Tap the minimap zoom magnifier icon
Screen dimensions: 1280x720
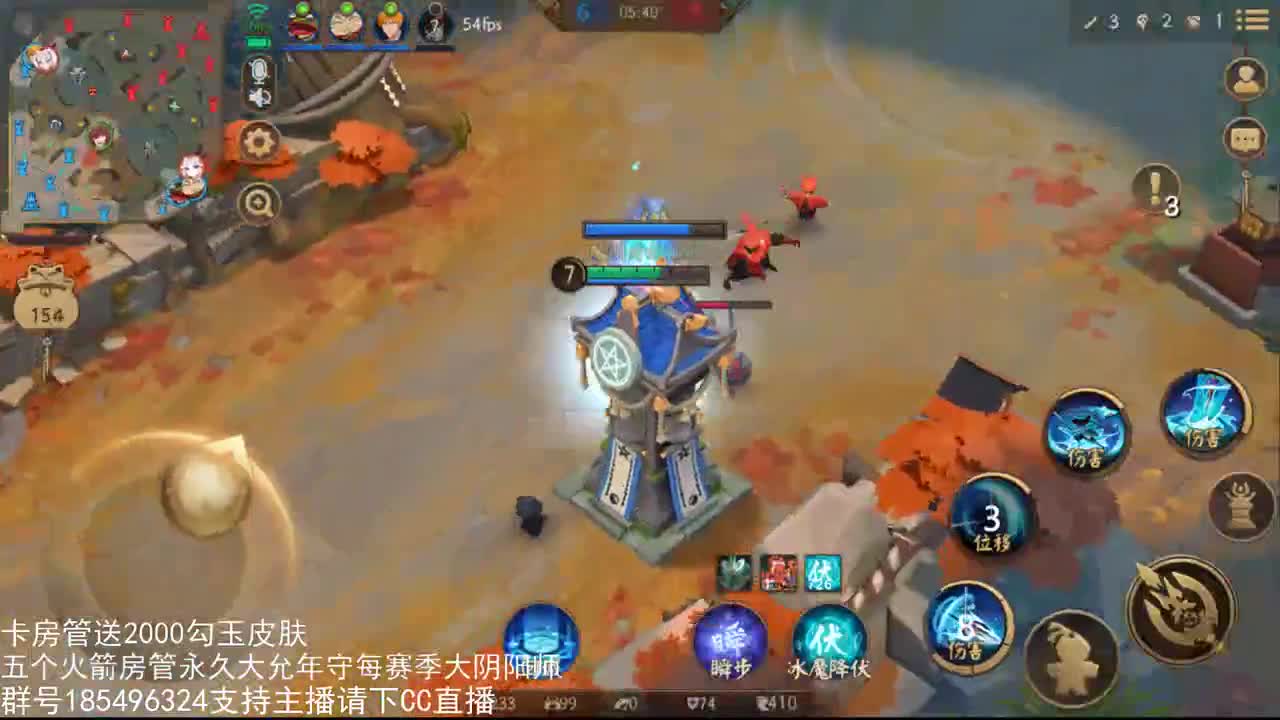click(259, 201)
